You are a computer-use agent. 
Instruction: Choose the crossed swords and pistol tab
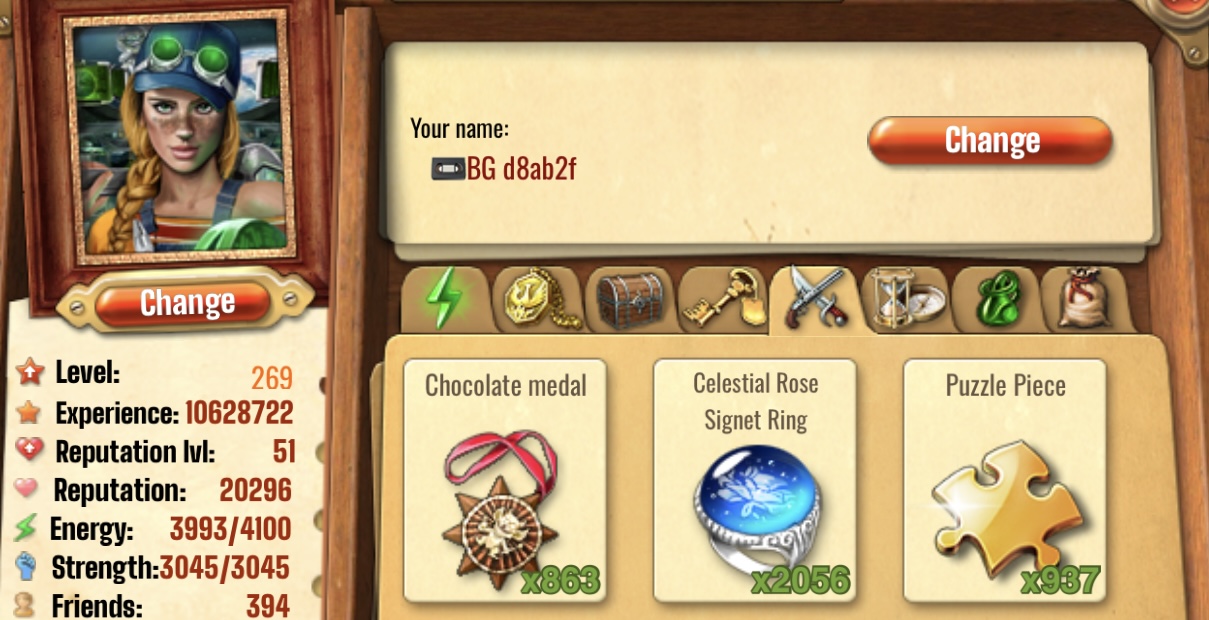pos(814,299)
